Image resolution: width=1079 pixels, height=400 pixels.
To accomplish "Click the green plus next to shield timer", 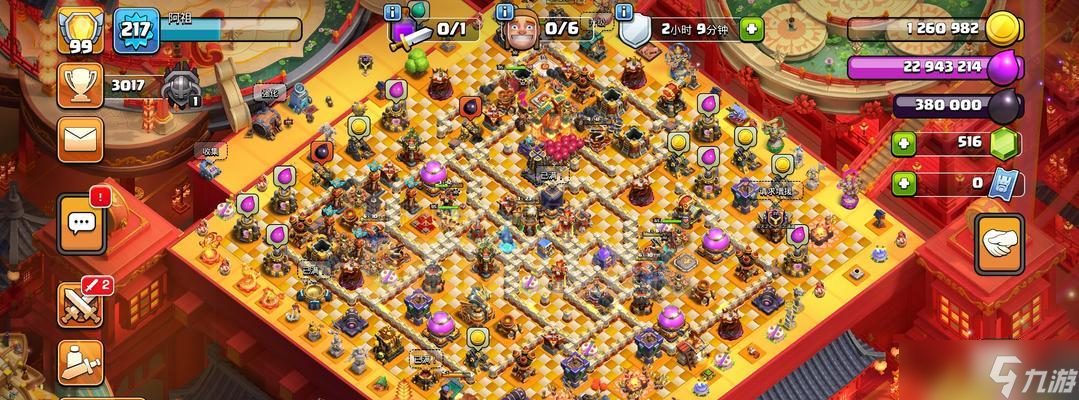I will coord(750,29).
